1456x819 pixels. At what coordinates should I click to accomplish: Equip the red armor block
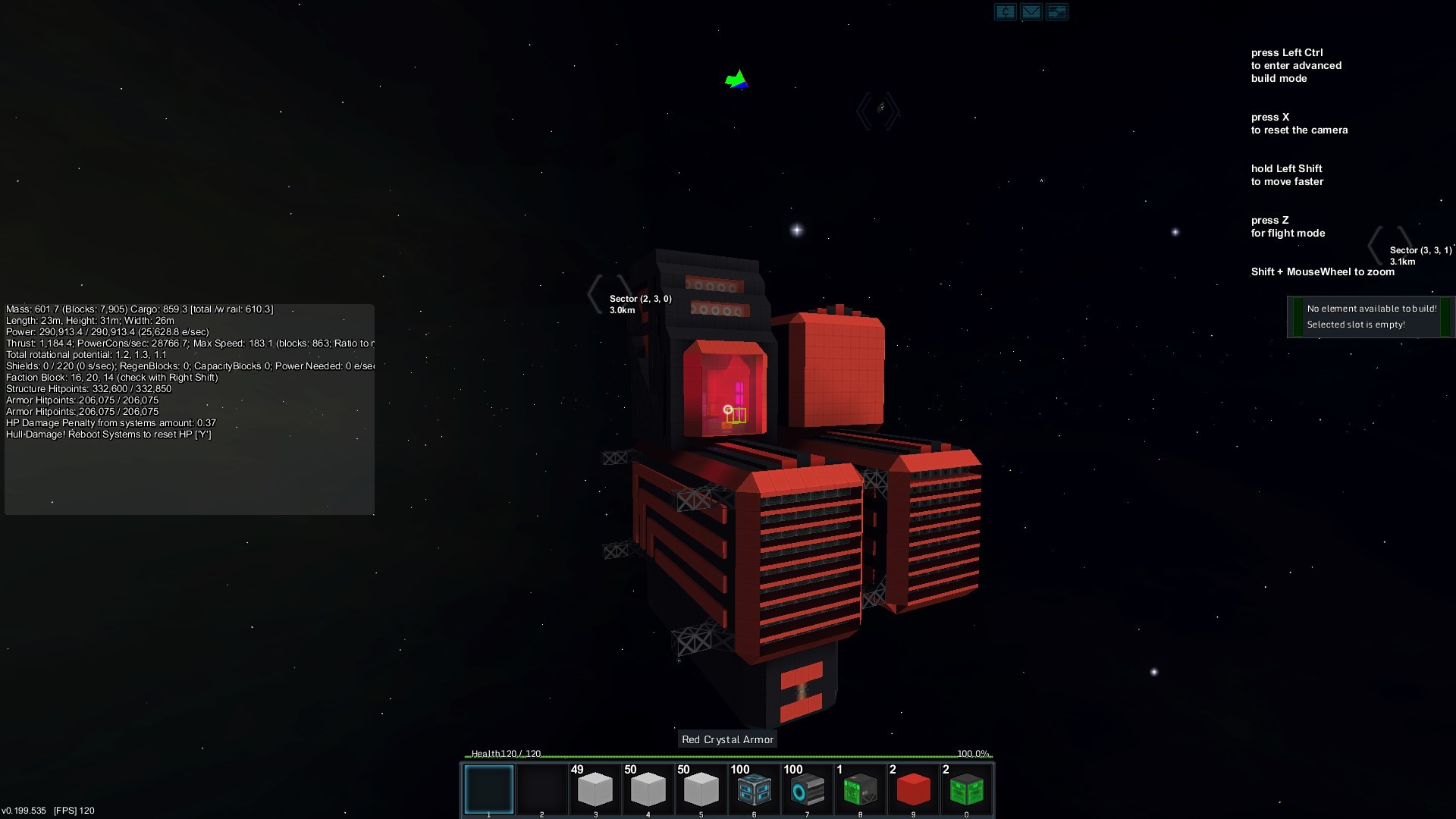pos(914,789)
